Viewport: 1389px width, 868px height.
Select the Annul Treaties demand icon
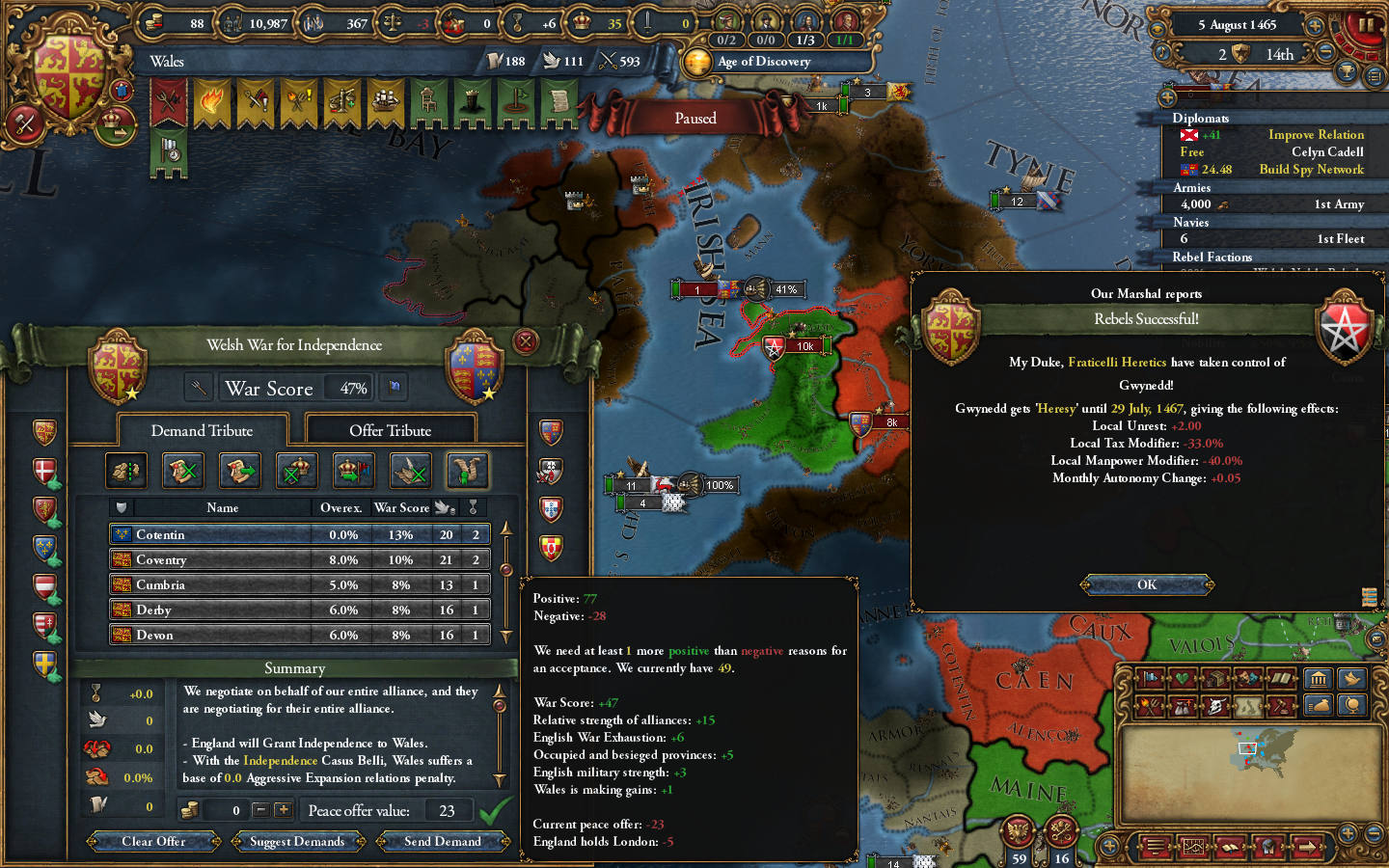(182, 471)
